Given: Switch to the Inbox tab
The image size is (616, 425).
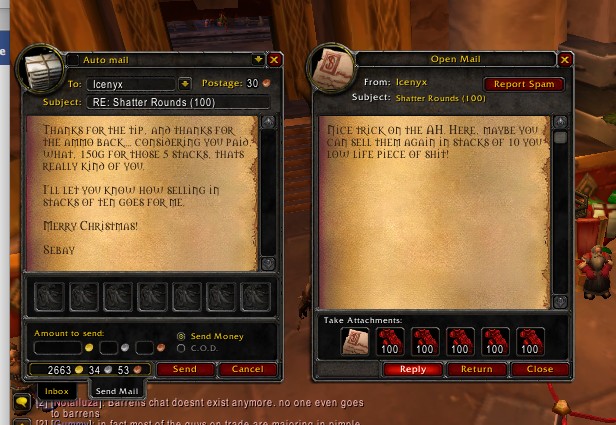Looking at the screenshot, I should click(57, 391).
